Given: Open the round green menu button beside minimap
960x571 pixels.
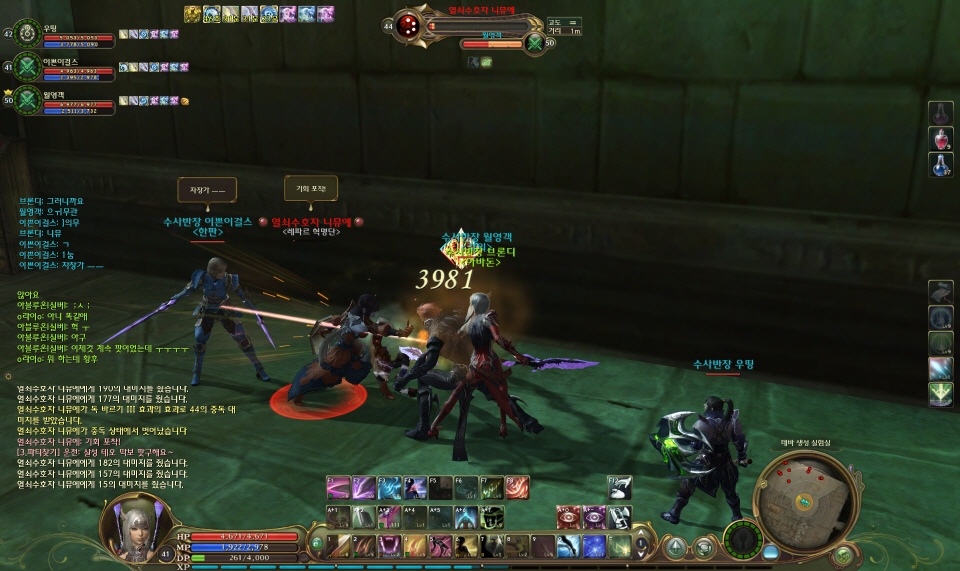Looking at the screenshot, I should tap(843, 555).
